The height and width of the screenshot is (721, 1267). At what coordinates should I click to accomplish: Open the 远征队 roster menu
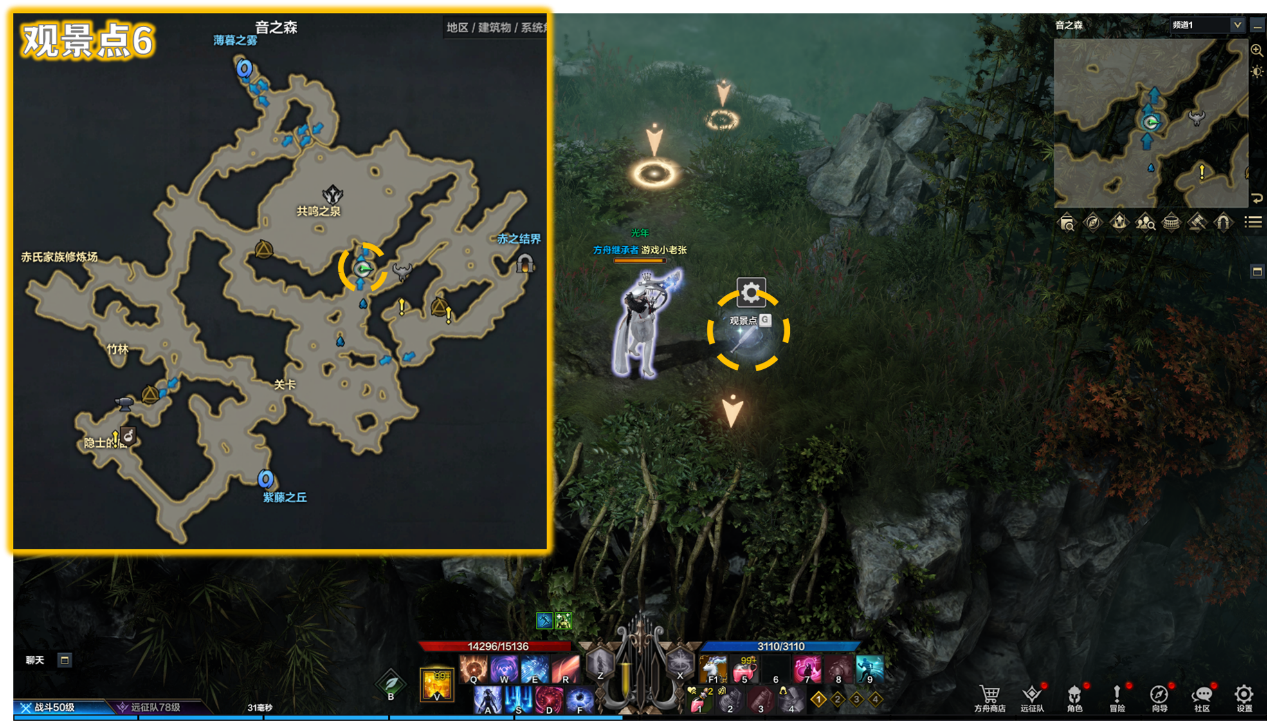coord(1033,695)
